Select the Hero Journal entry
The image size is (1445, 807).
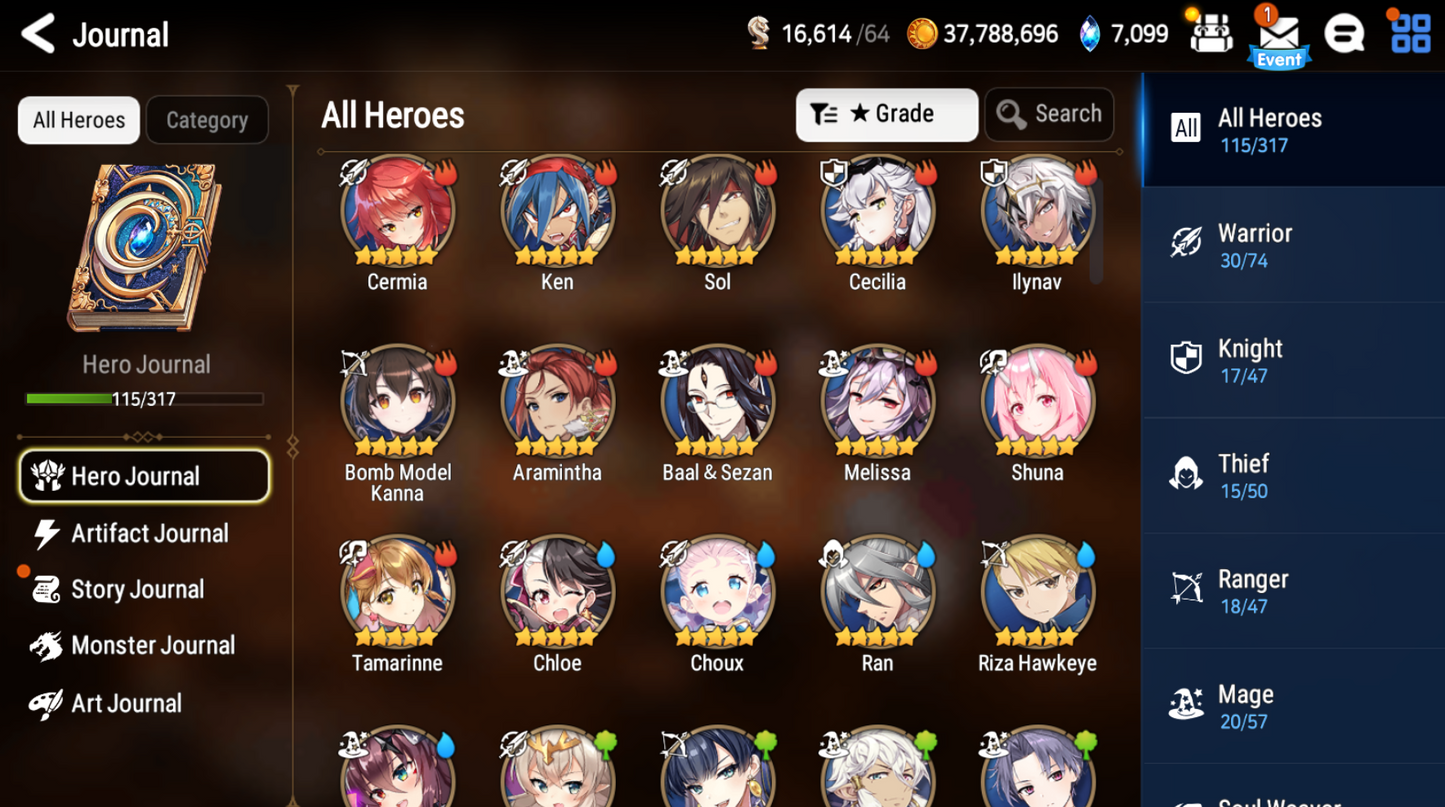pos(144,476)
